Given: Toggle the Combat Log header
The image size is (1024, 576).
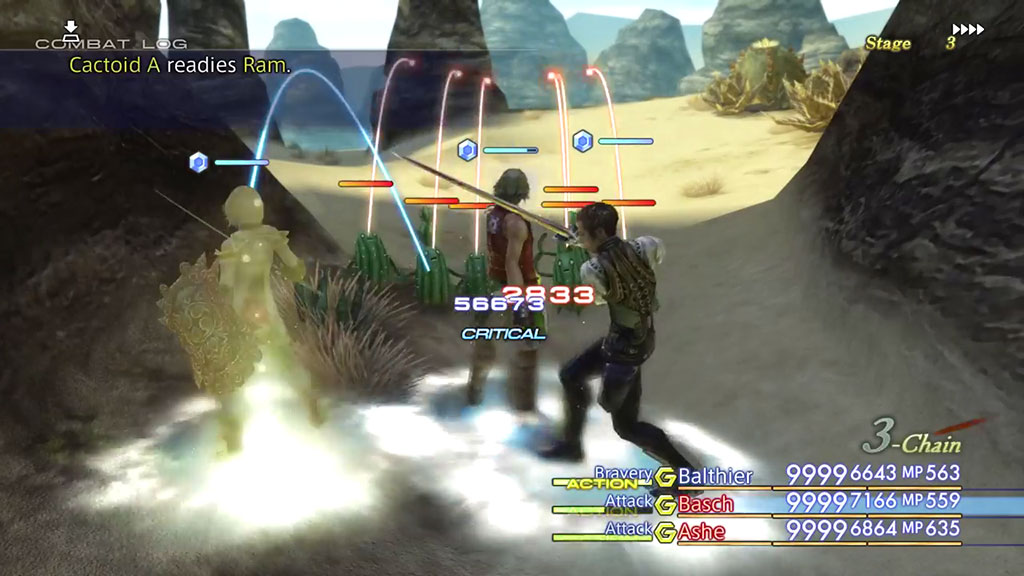Looking at the screenshot, I should pos(111,43).
